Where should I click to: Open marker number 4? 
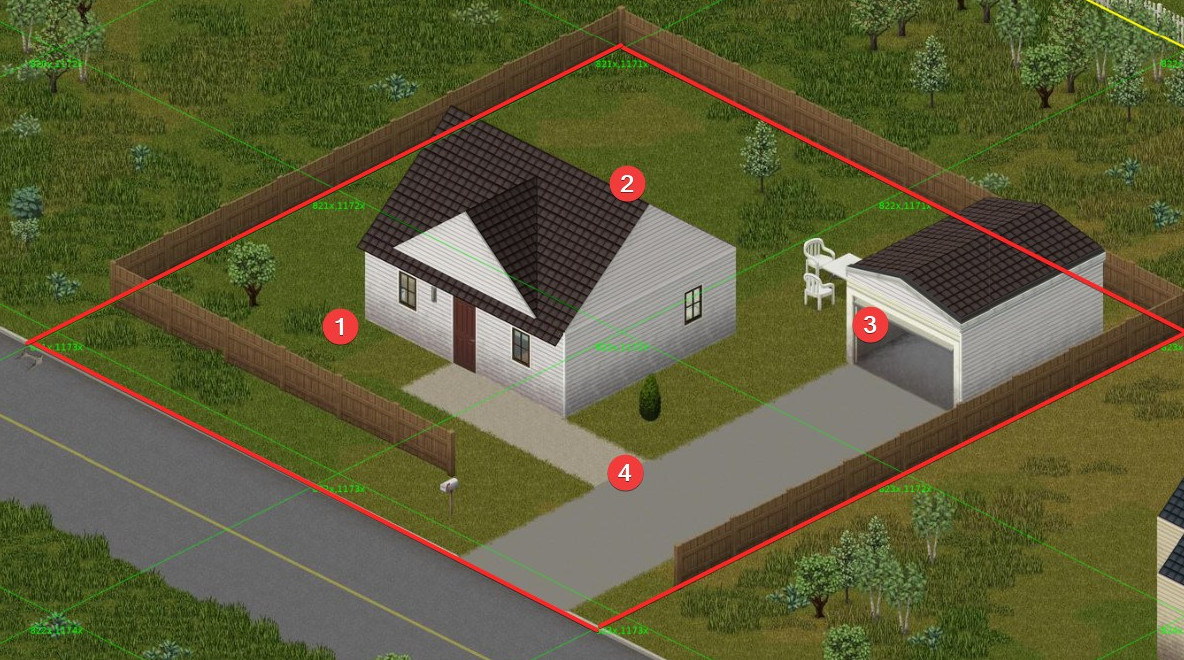click(626, 473)
